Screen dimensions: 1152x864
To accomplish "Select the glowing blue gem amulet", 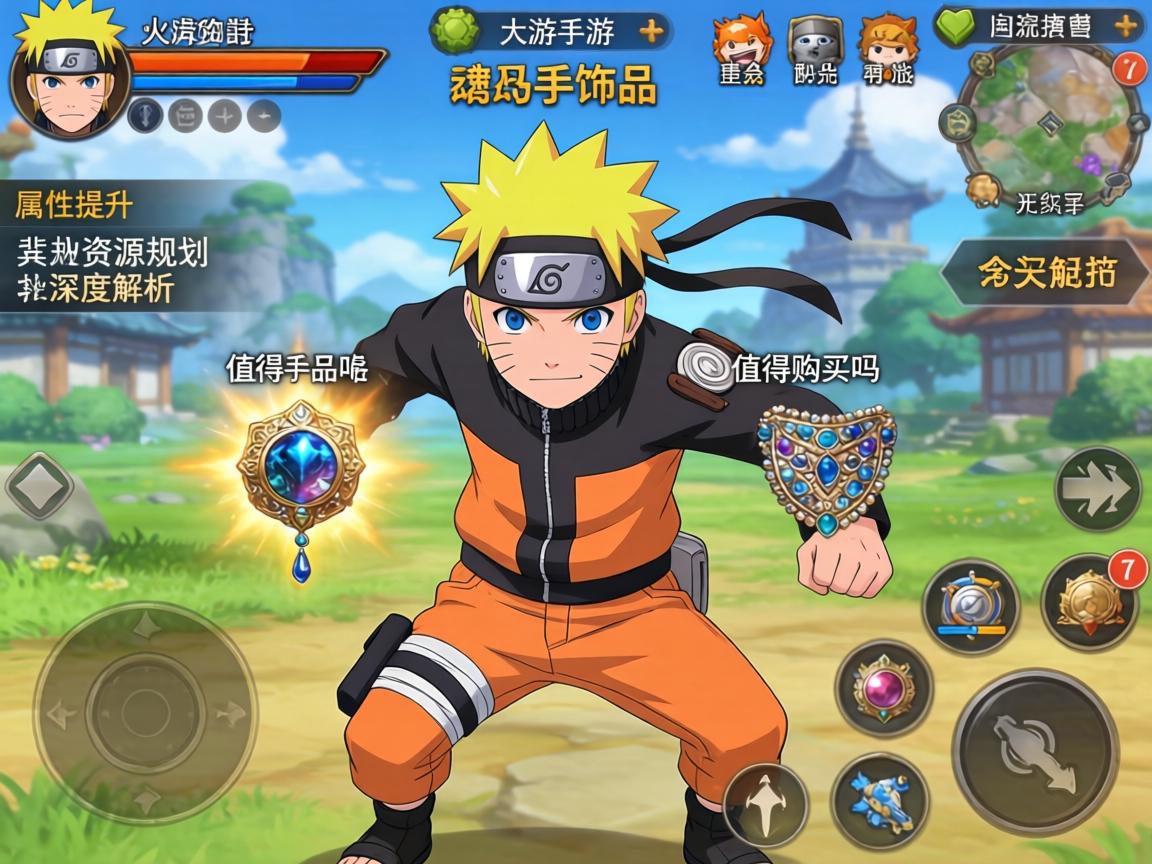I will pyautogui.click(x=300, y=470).
